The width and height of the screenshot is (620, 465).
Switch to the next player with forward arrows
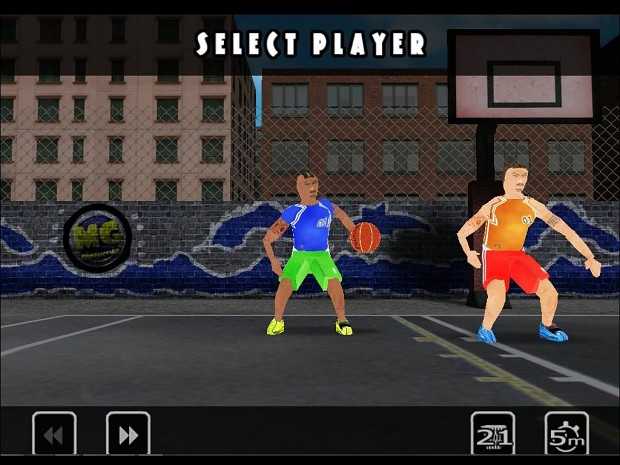[x=128, y=434]
